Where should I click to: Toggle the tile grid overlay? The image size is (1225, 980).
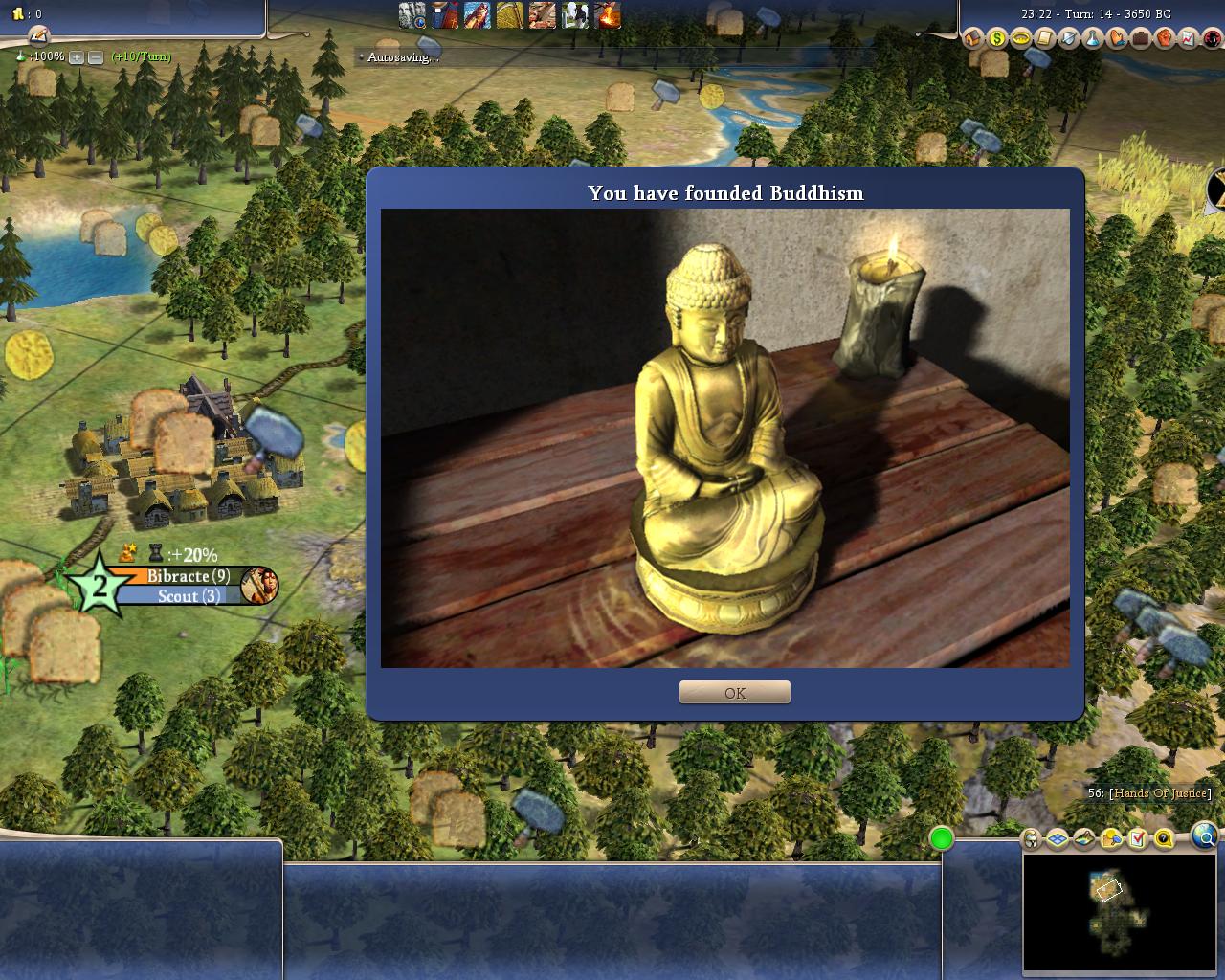point(1058,839)
